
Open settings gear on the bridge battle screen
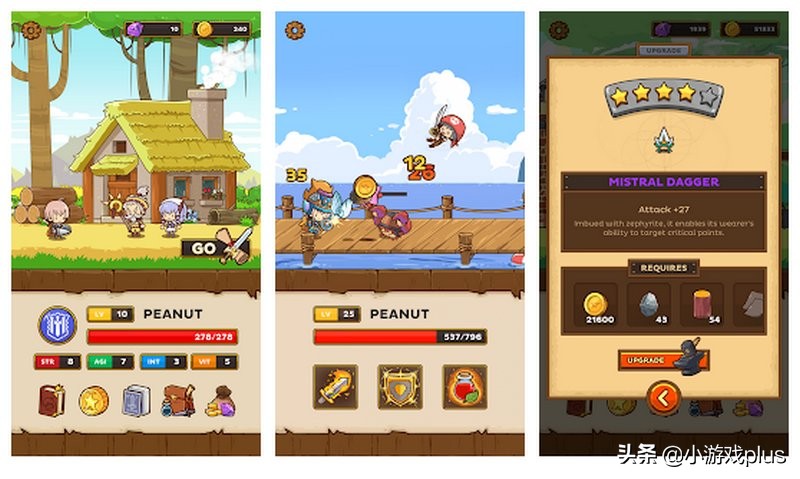(x=295, y=30)
